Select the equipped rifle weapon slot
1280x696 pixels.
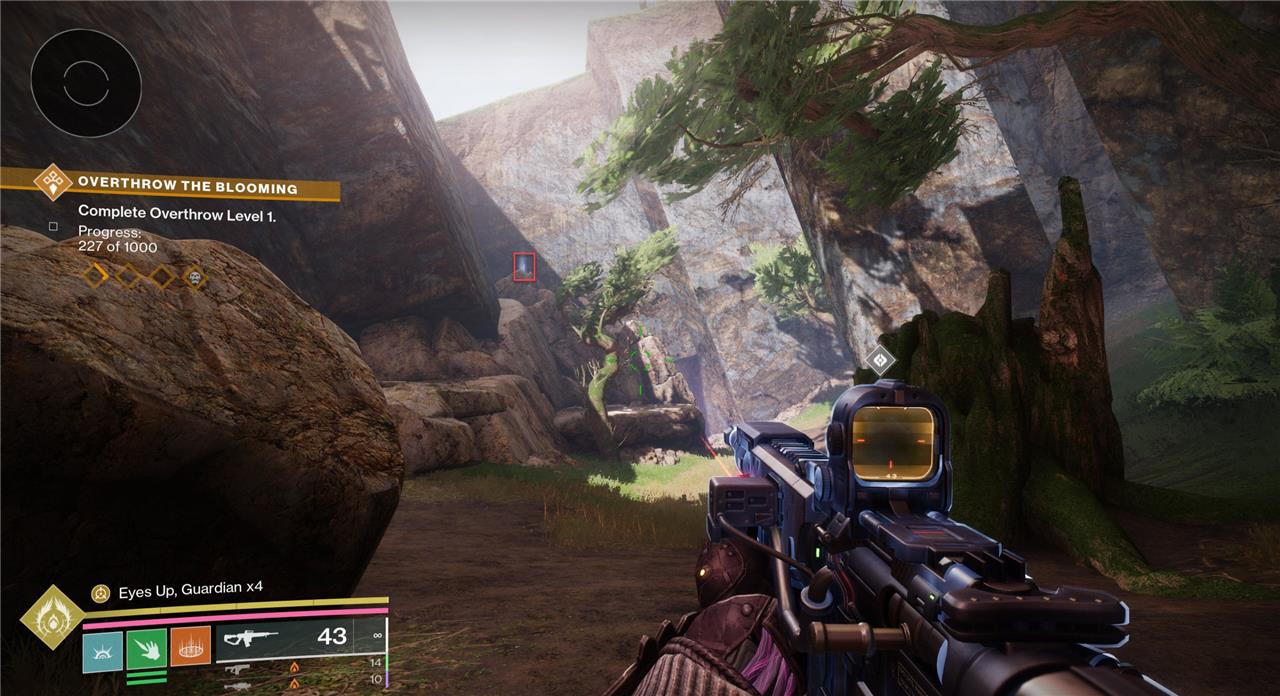(x=300, y=638)
